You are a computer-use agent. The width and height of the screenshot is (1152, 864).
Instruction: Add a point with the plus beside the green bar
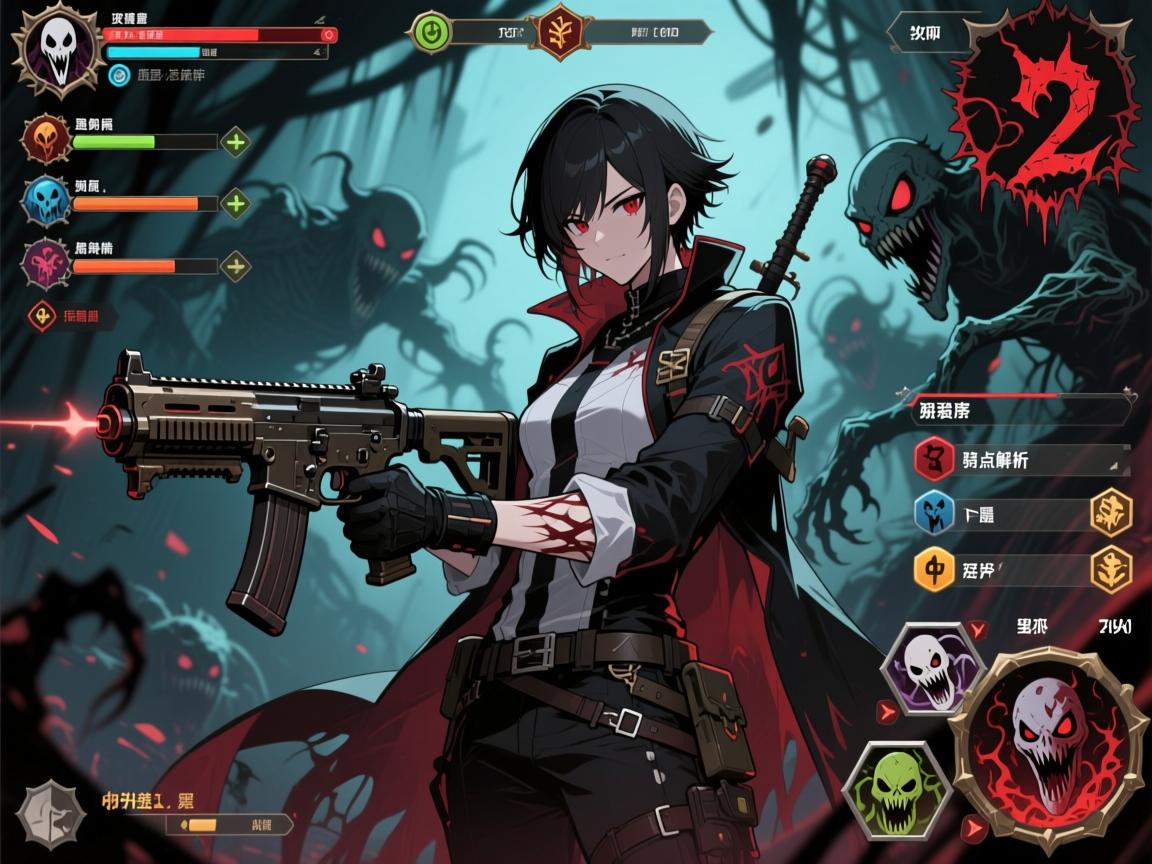pyautogui.click(x=235, y=142)
